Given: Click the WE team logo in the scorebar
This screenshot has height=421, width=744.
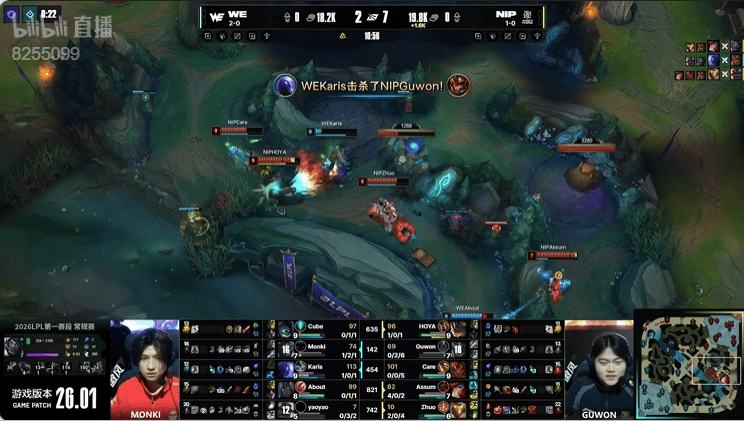Looking at the screenshot, I should [x=216, y=16].
